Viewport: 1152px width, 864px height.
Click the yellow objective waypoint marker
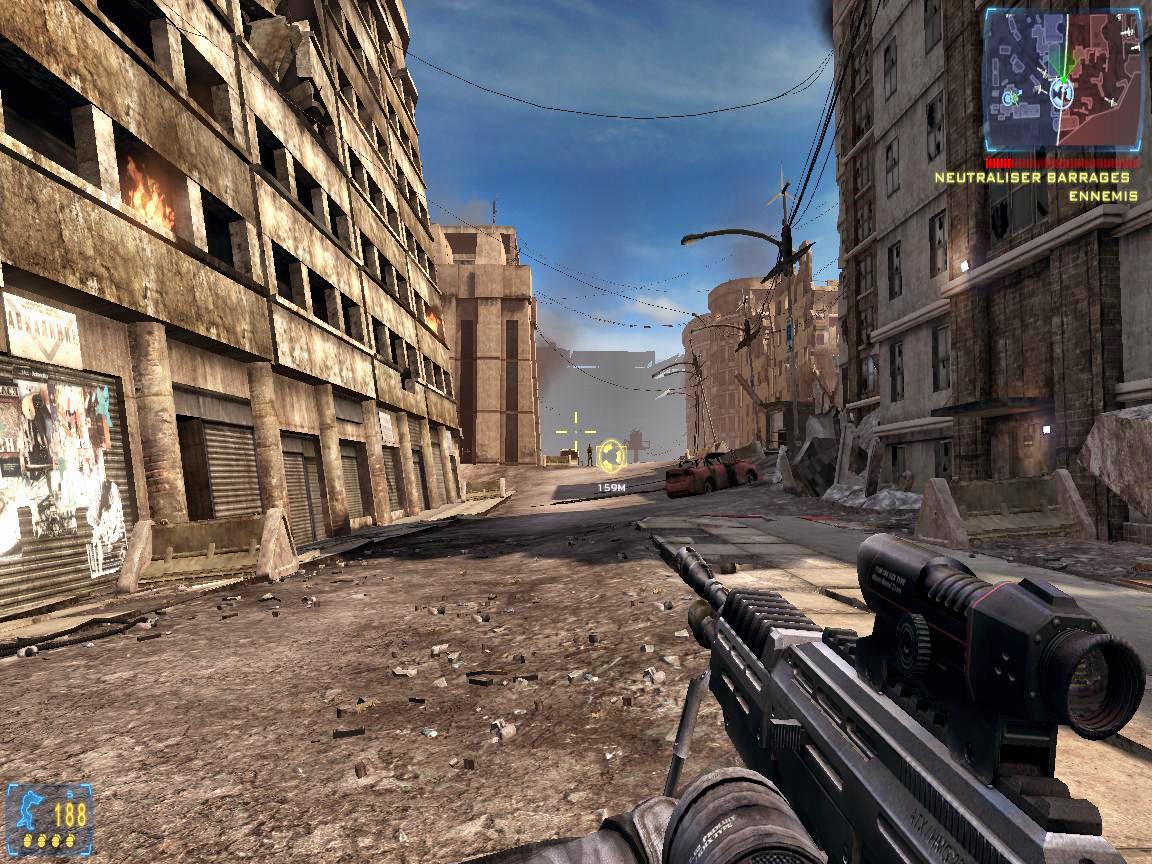click(611, 456)
